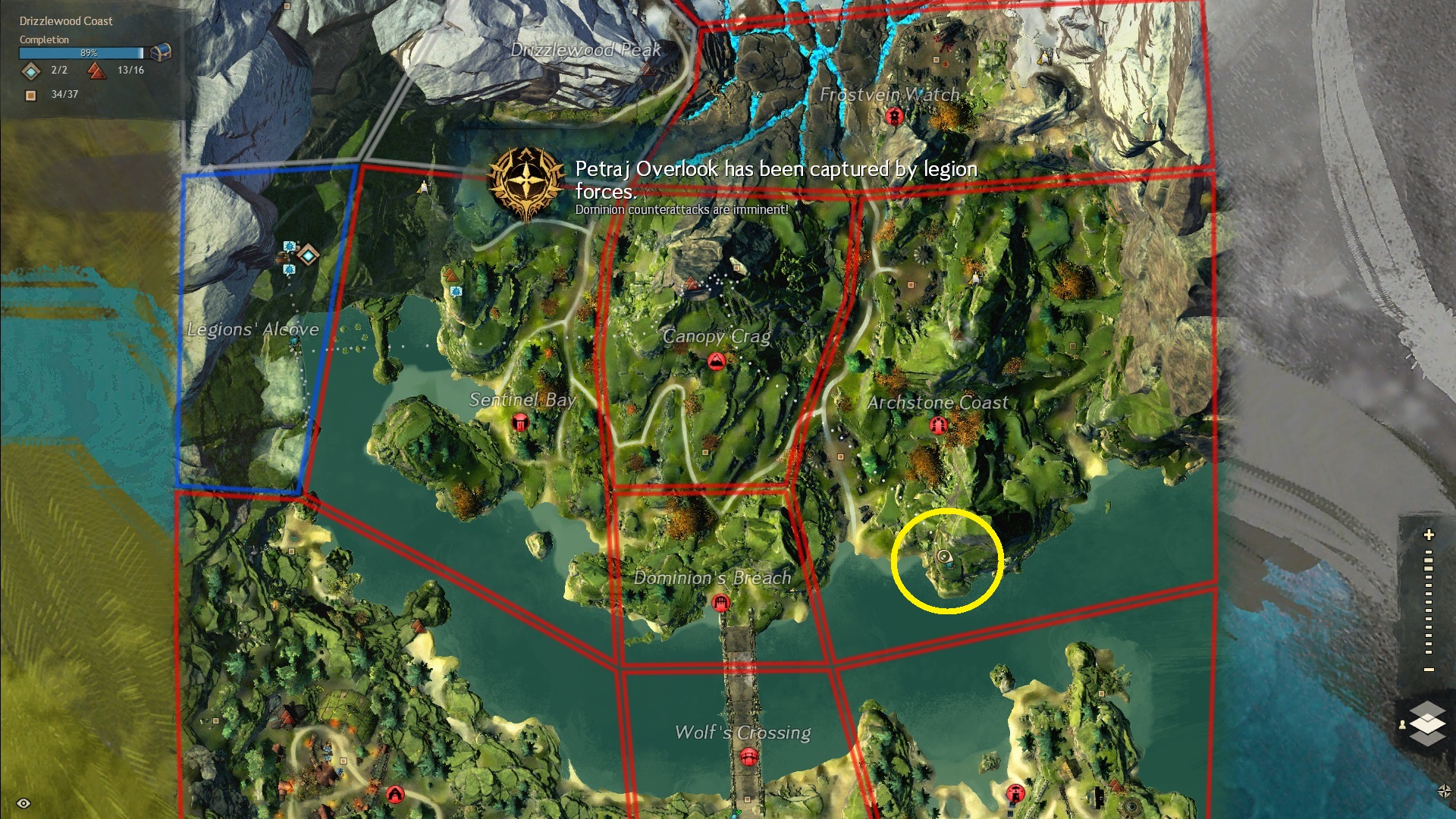This screenshot has width=1456, height=819.
Task: Open the stacked-layers floor selector
Action: [1427, 723]
